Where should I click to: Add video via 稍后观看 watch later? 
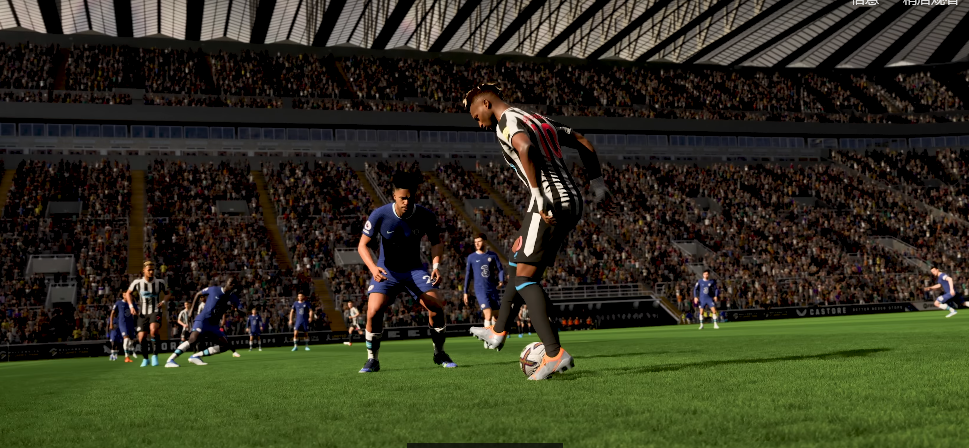click(x=929, y=3)
